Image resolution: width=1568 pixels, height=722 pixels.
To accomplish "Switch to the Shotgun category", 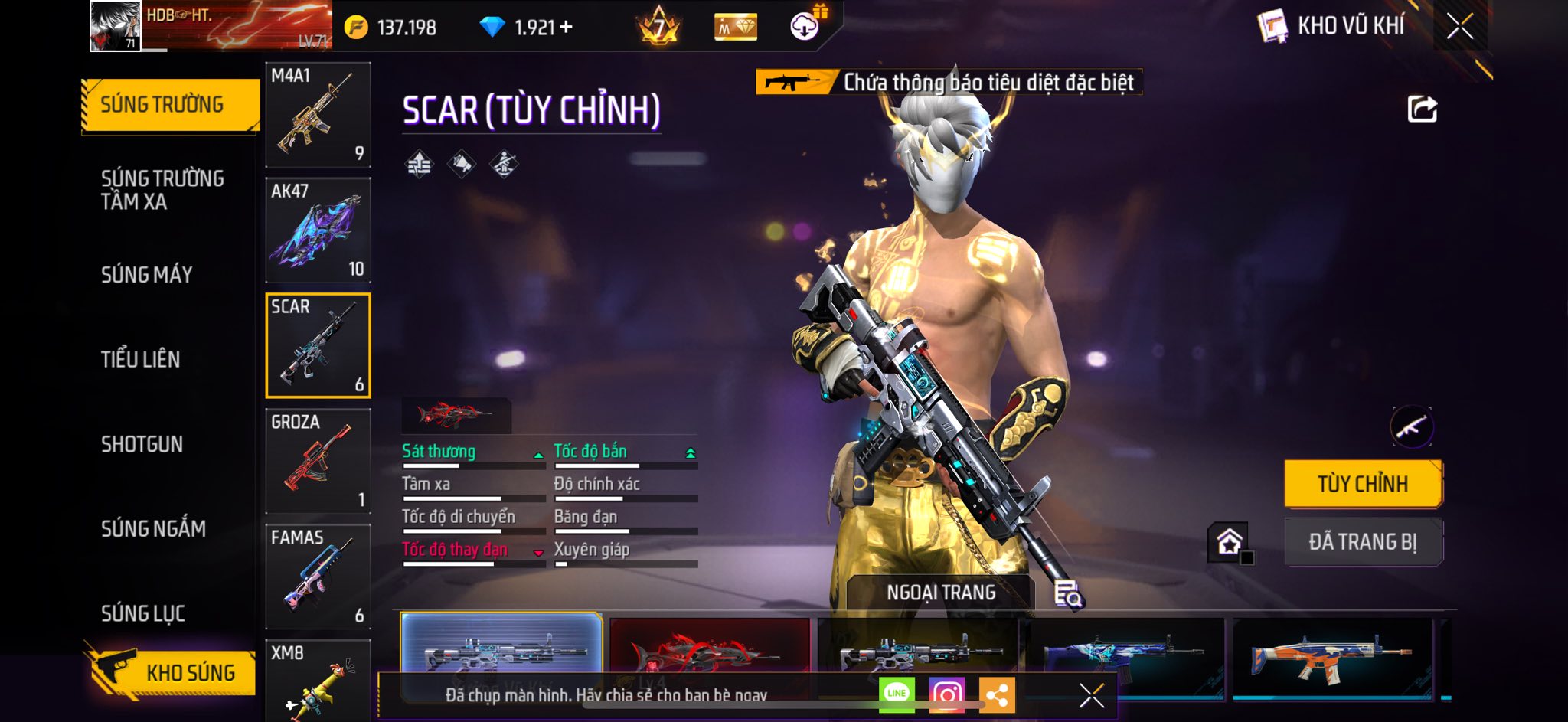I will pos(142,444).
